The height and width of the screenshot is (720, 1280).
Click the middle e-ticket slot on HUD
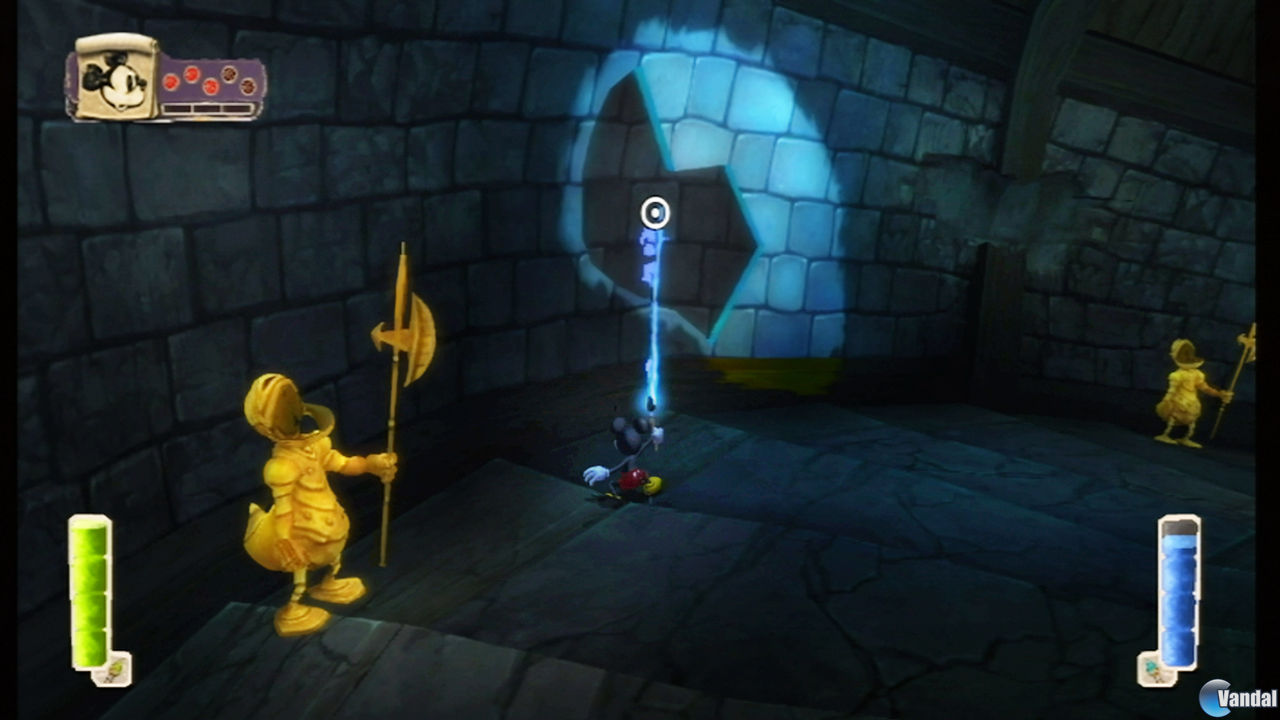tap(208, 108)
